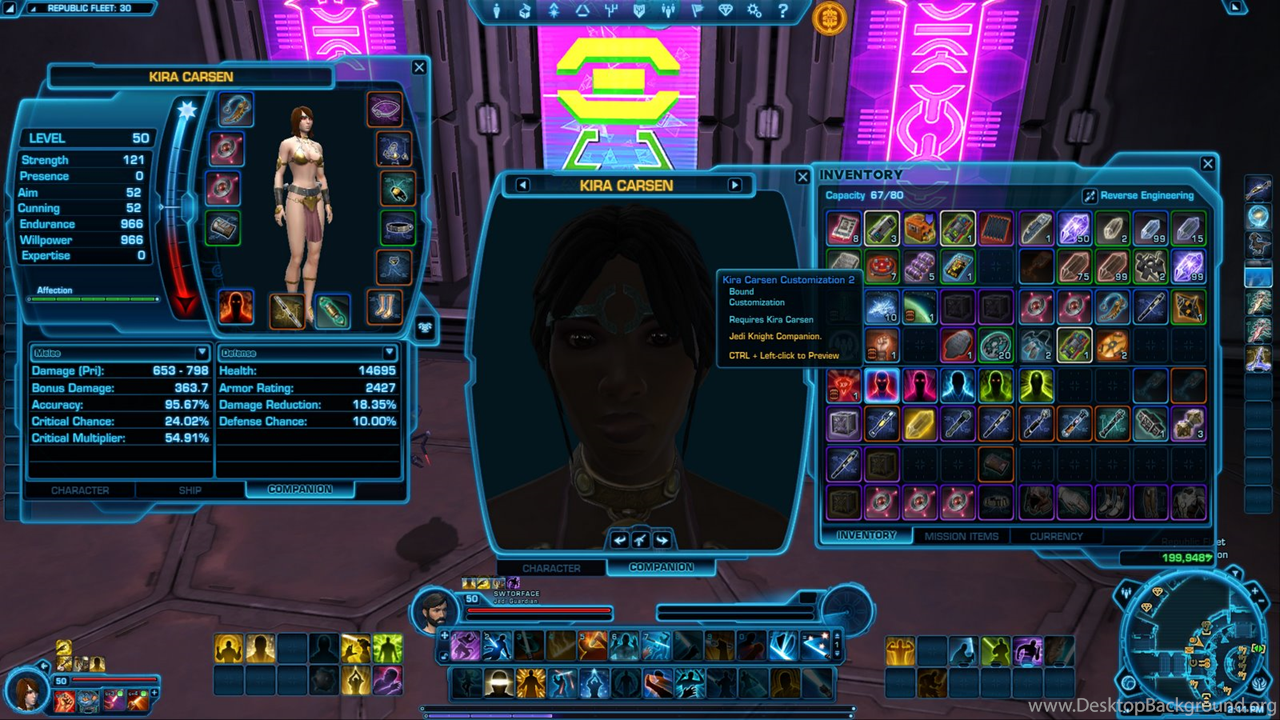Viewport: 1280px width, 720px height.
Task: Close the Inventory window
Action: [x=1207, y=164]
